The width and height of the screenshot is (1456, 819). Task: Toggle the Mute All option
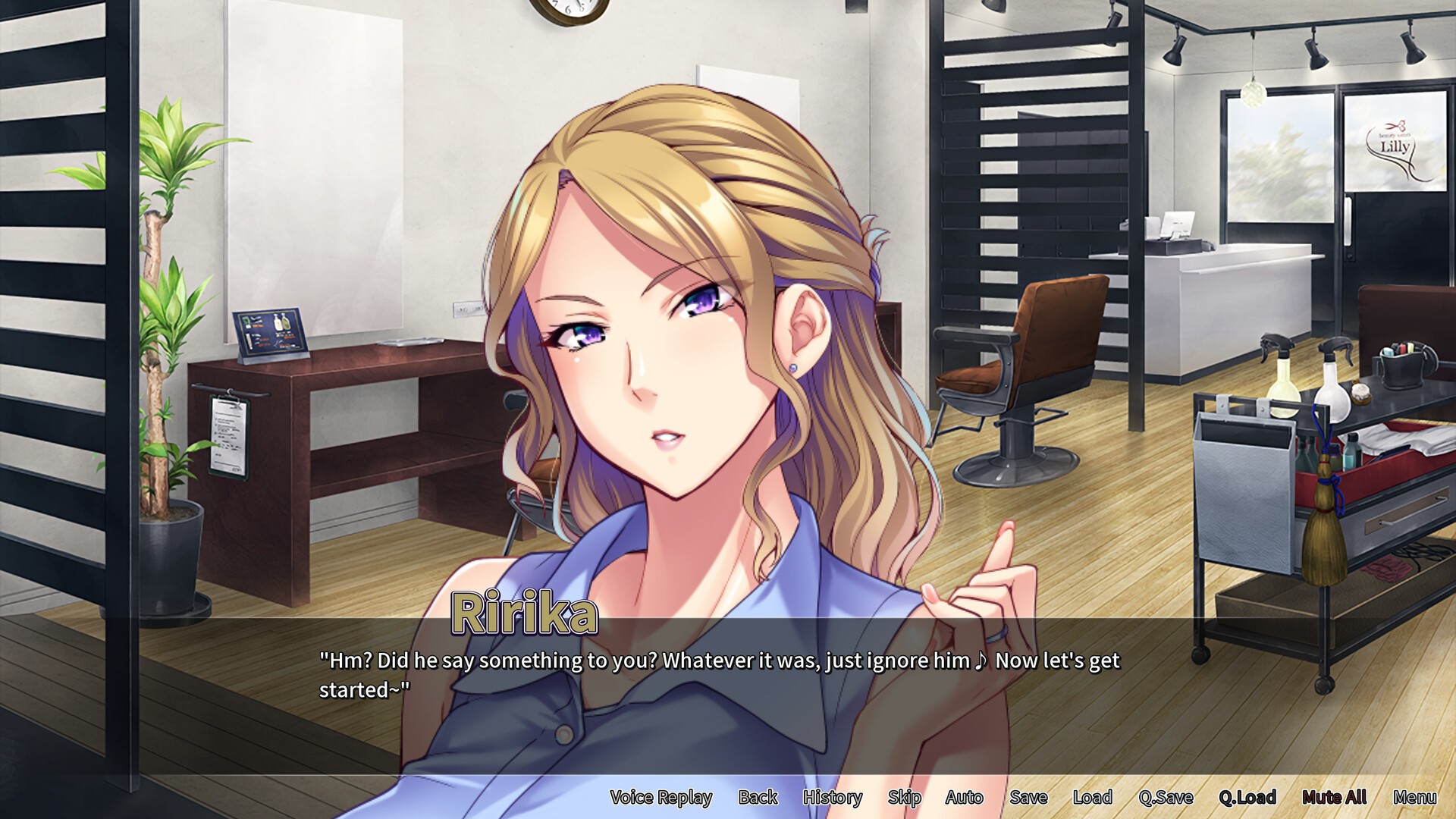click(x=1334, y=797)
